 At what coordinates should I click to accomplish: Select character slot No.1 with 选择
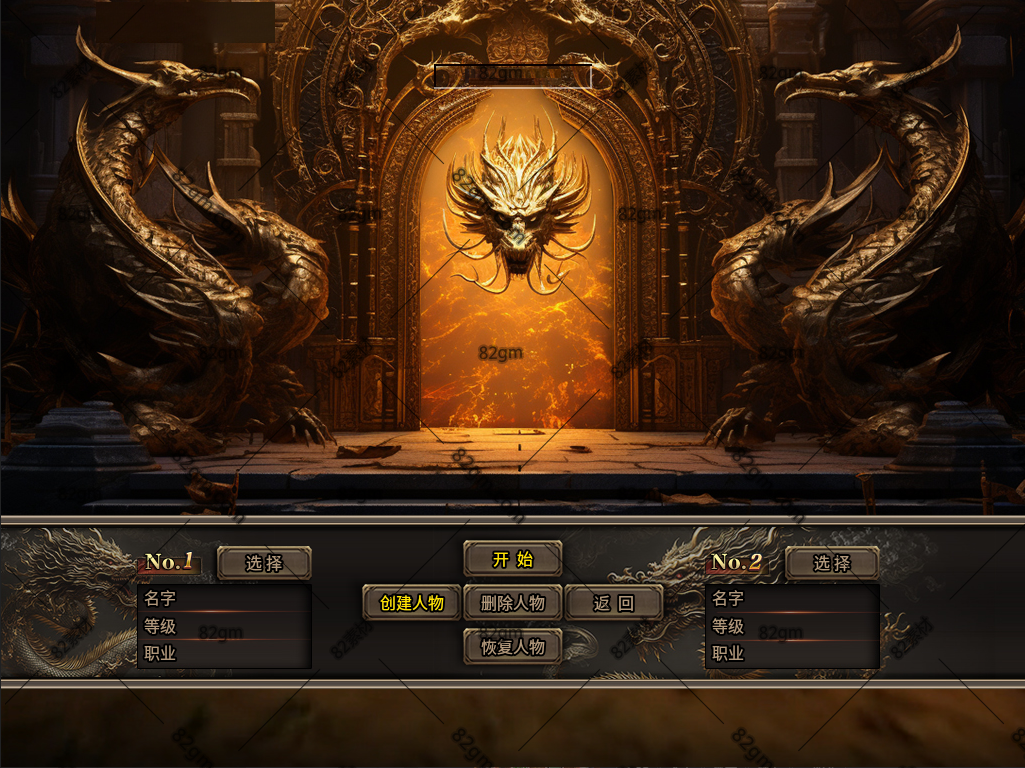[264, 563]
